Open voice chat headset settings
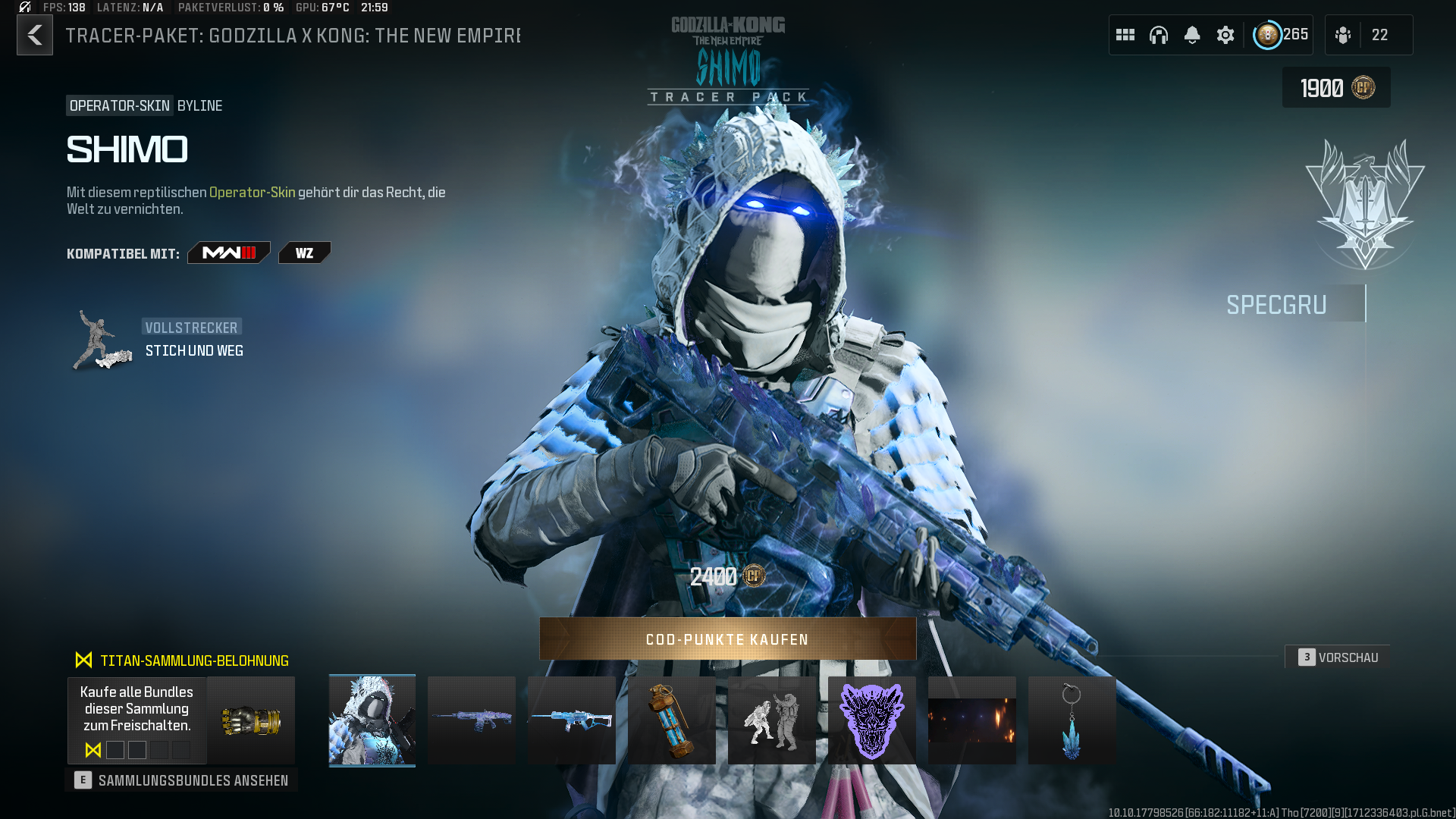1456x819 pixels. [1159, 35]
